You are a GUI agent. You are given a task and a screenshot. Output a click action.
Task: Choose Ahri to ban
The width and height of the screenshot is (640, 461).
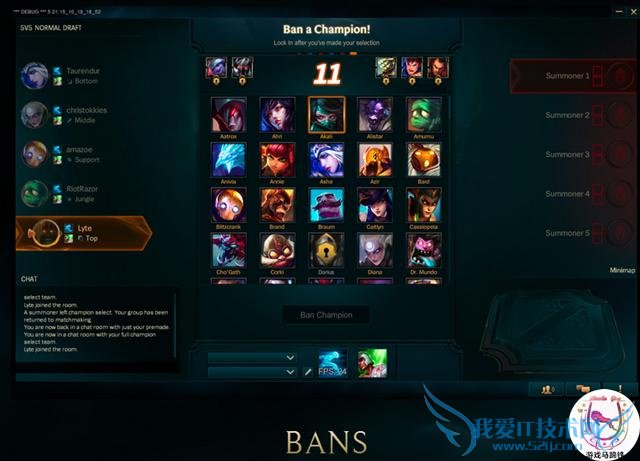pos(277,115)
